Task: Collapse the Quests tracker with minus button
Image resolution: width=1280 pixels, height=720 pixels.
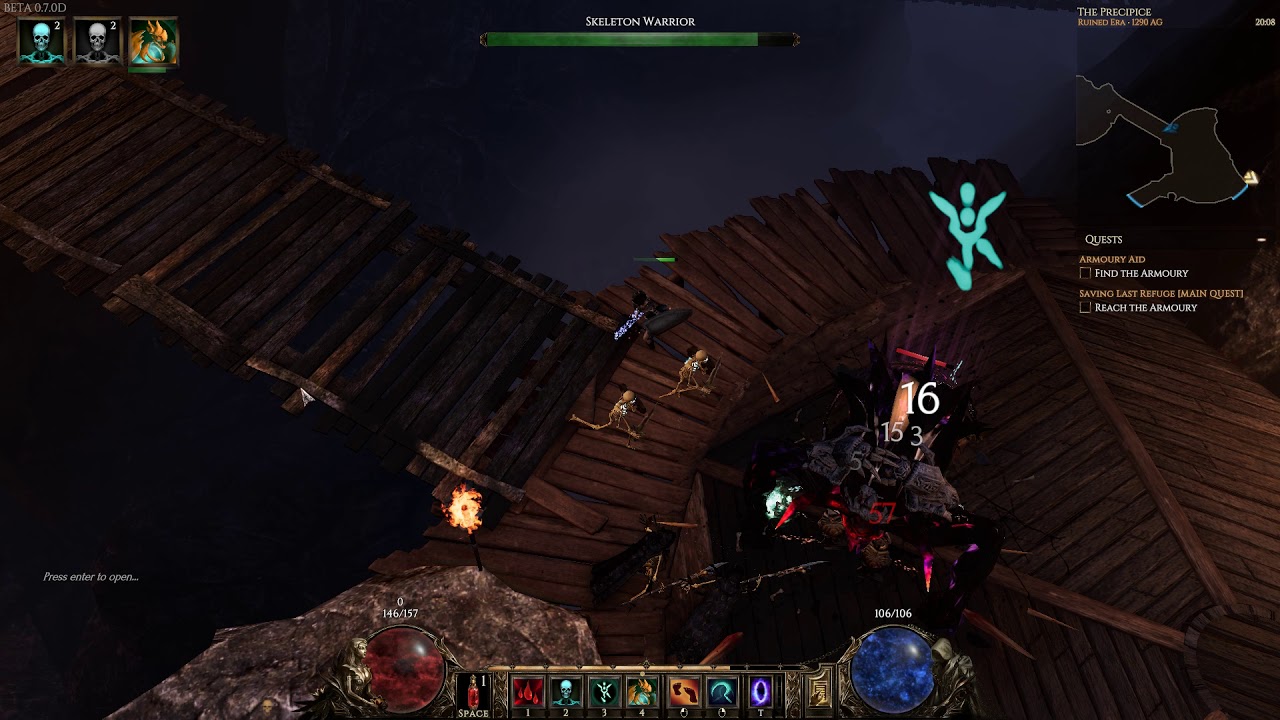Action: 1261,240
